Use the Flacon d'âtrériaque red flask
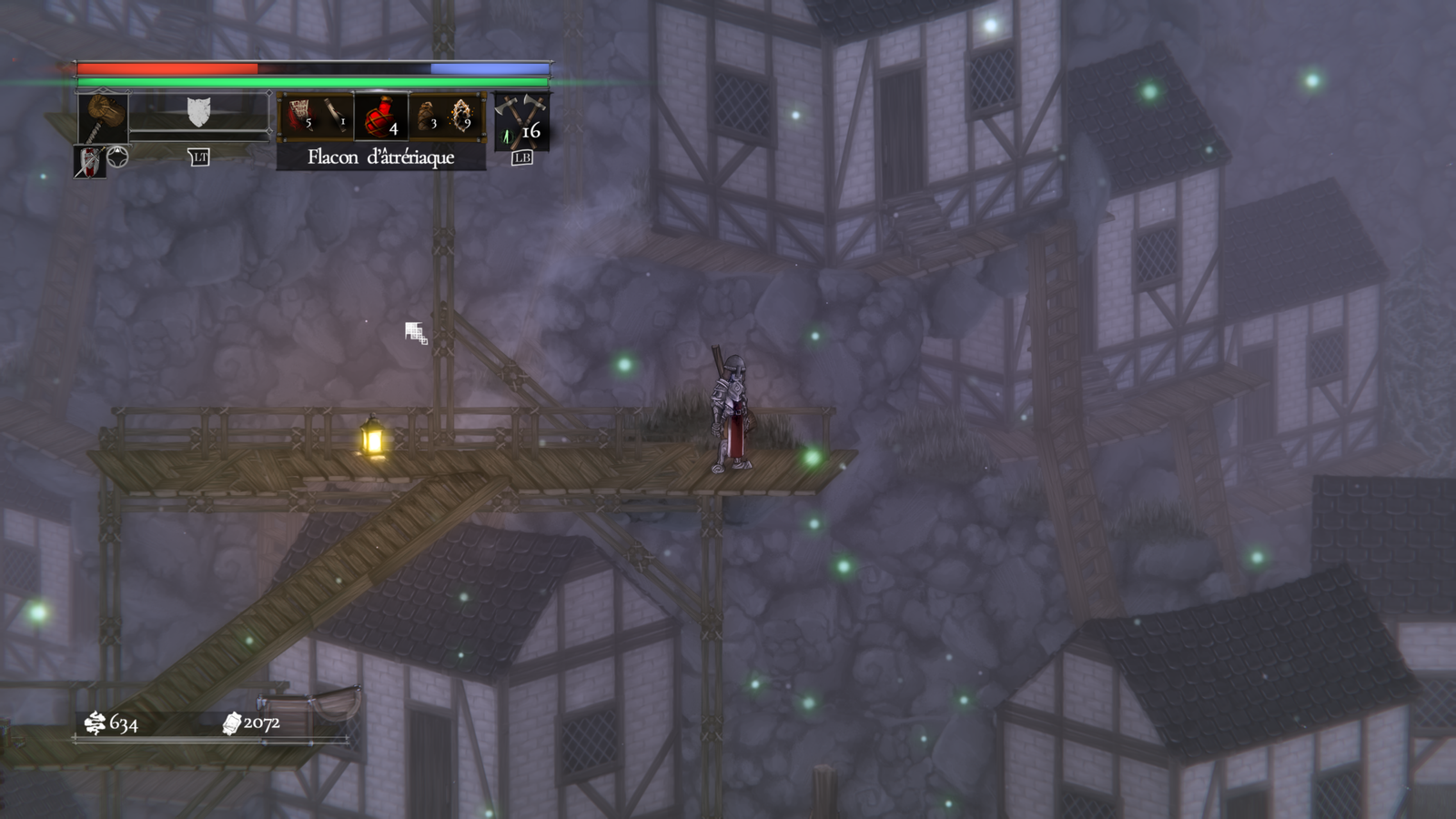The width and height of the screenshot is (1456, 819). tap(380, 116)
